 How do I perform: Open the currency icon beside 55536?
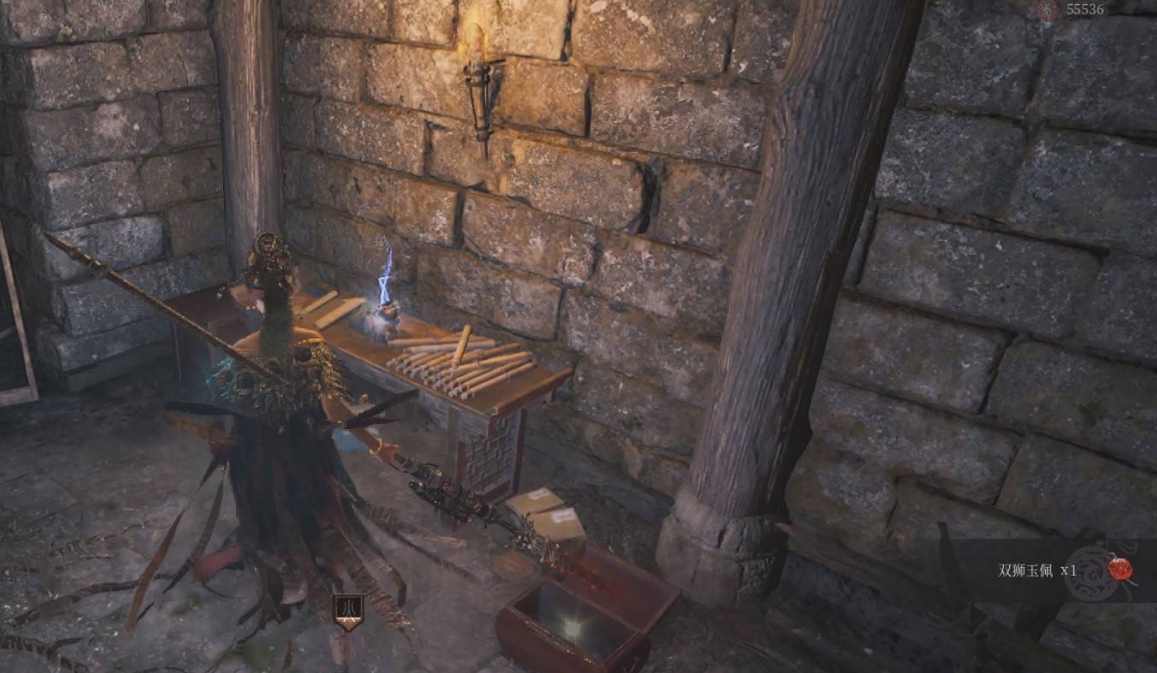click(x=1048, y=9)
